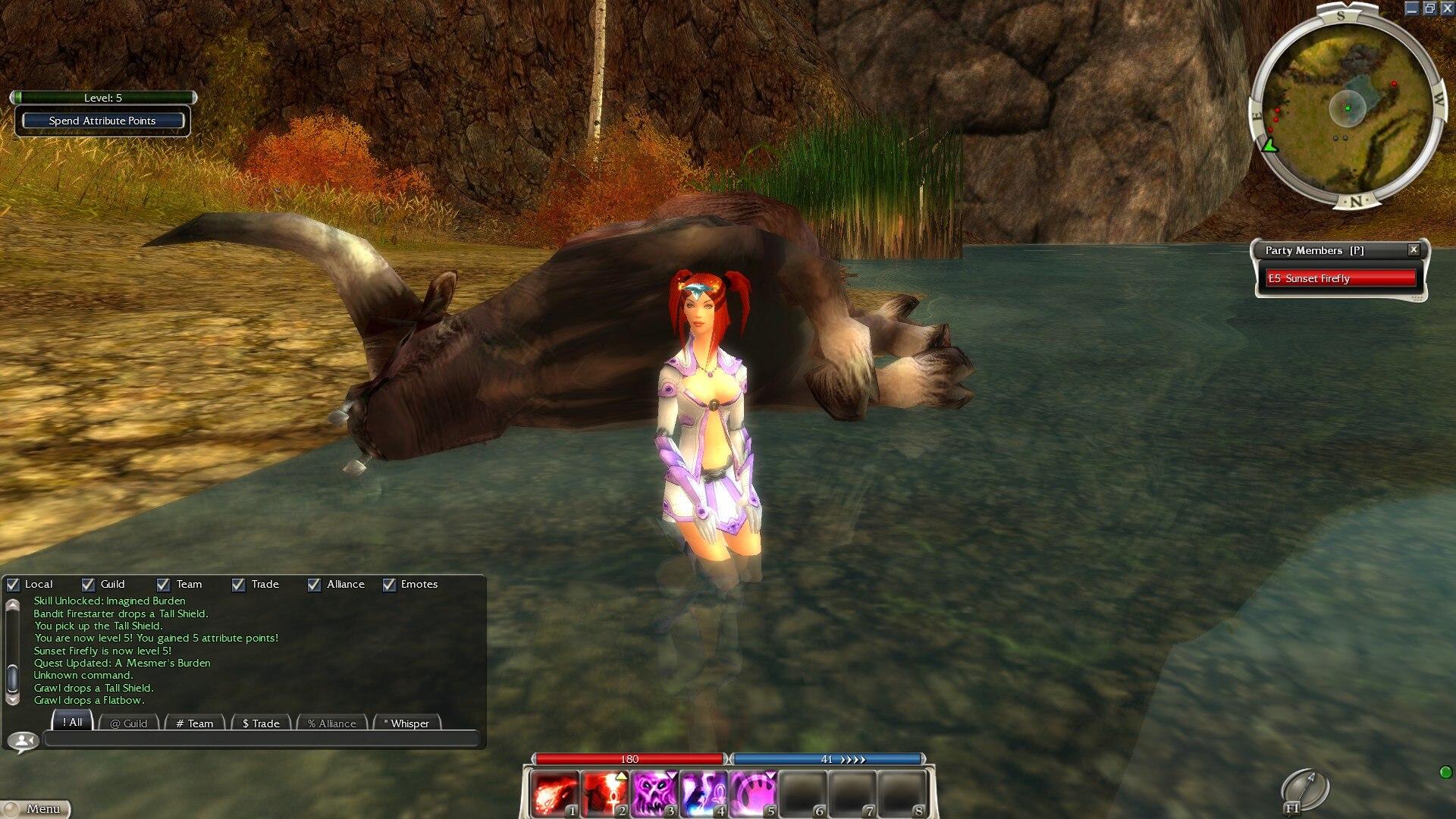The image size is (1456, 819).
Task: Click the Spend Attribute Points button
Action: 102,121
